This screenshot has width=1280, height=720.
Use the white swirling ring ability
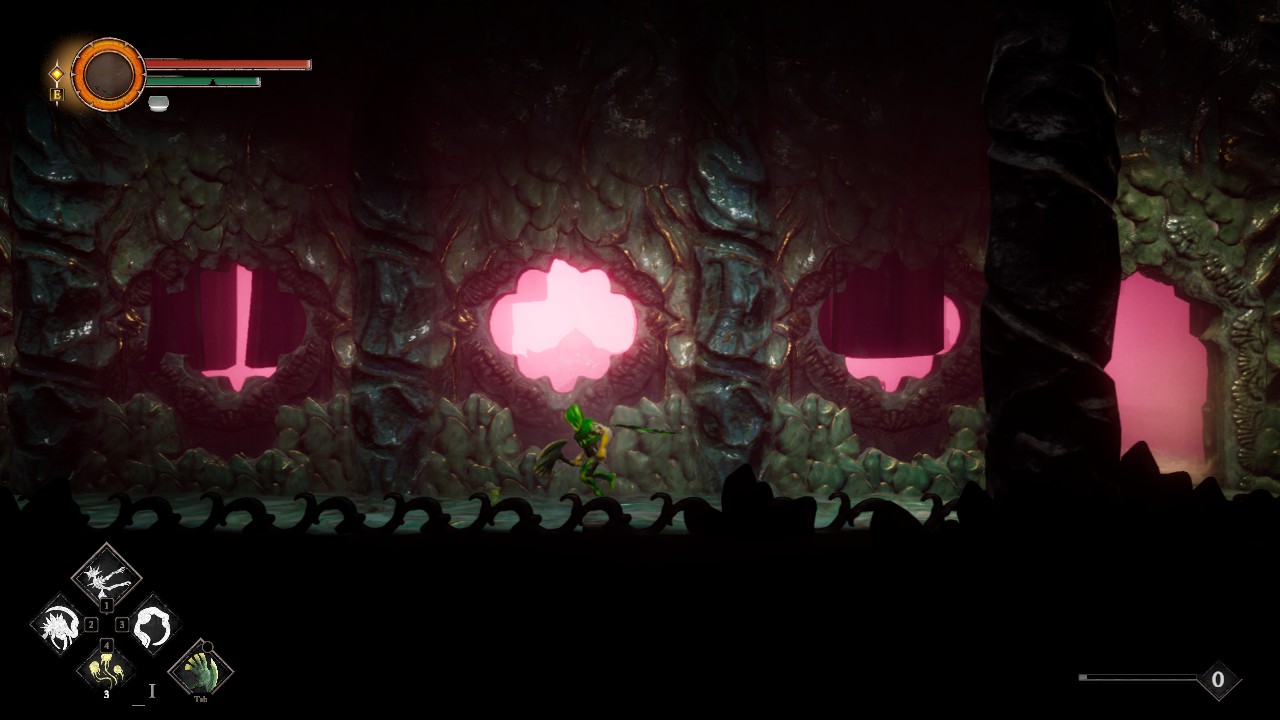(153, 626)
